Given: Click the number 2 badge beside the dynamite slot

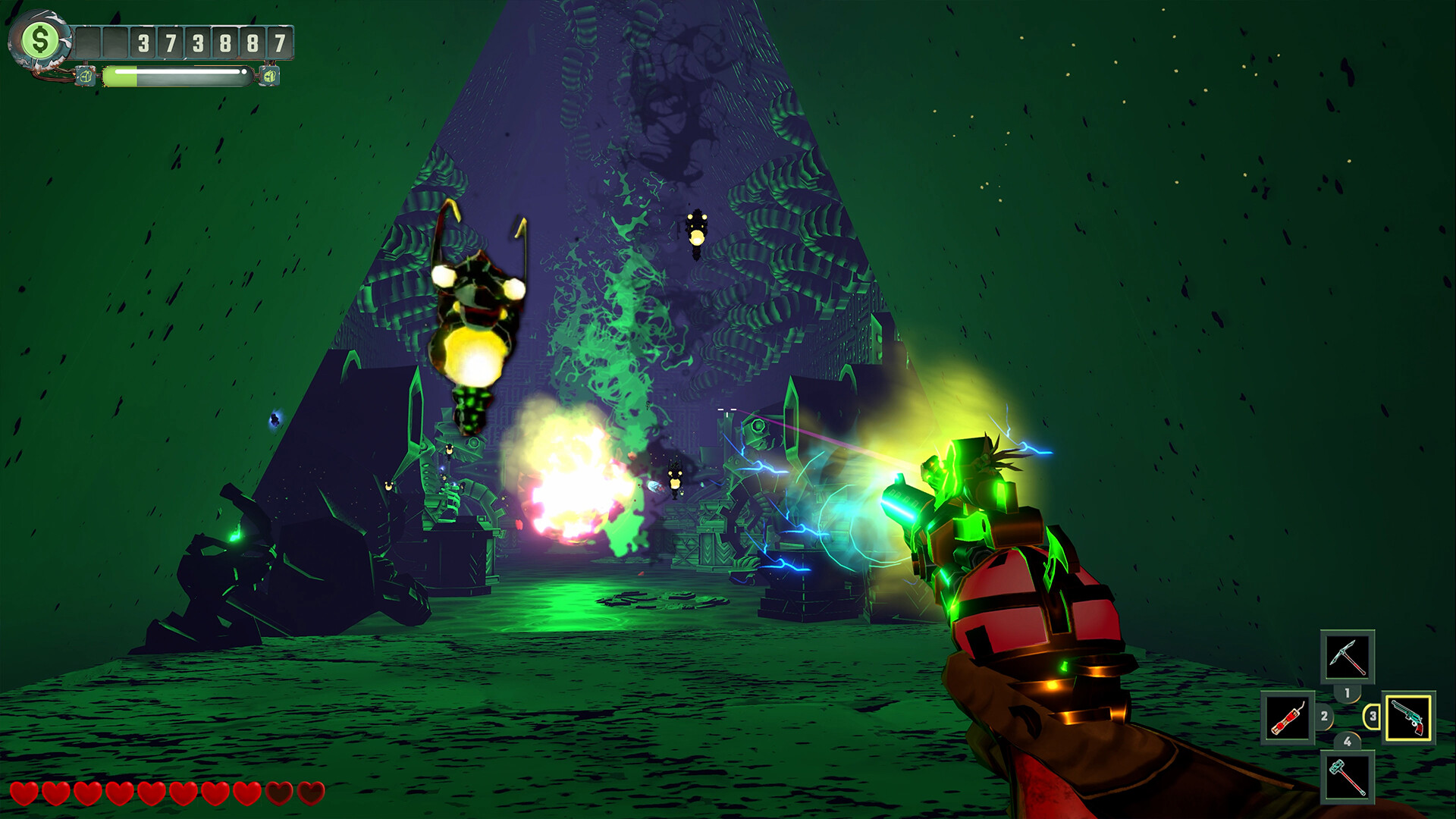Looking at the screenshot, I should click(x=1324, y=717).
